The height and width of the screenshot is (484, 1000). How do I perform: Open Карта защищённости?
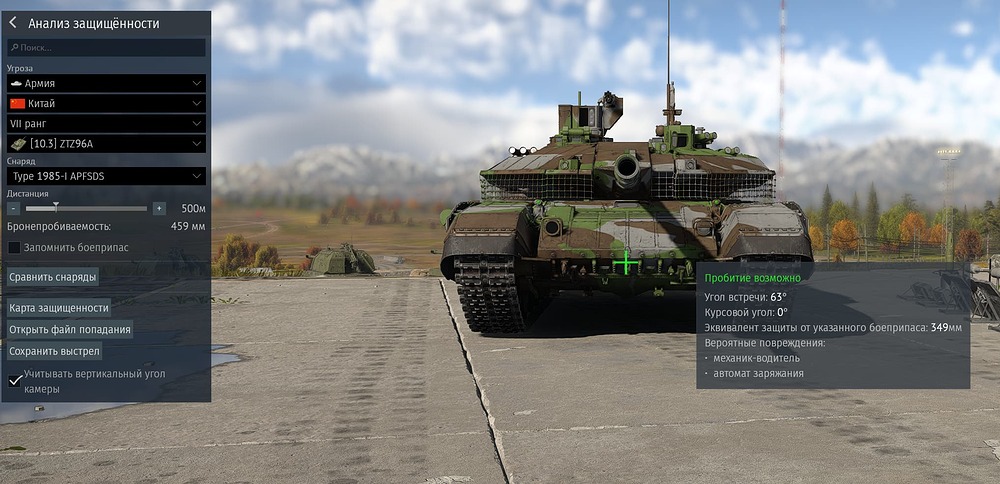click(59, 307)
